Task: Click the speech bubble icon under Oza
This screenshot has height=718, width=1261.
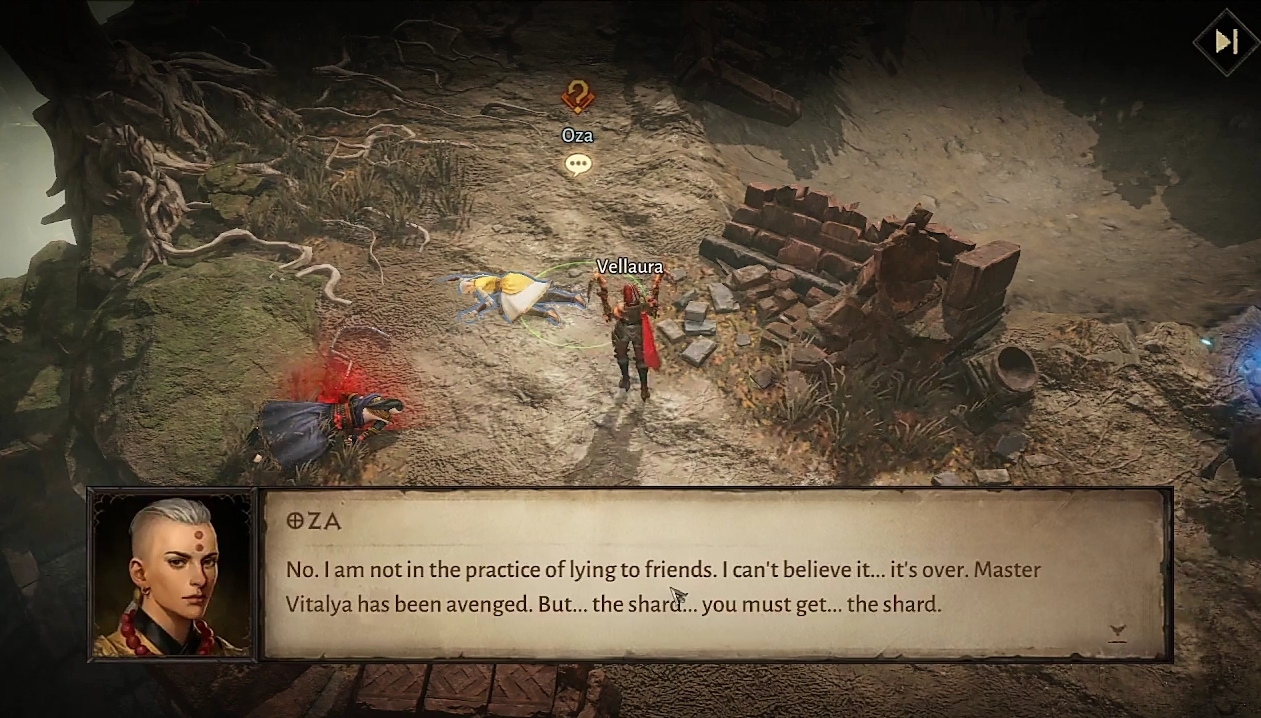Action: 578,164
